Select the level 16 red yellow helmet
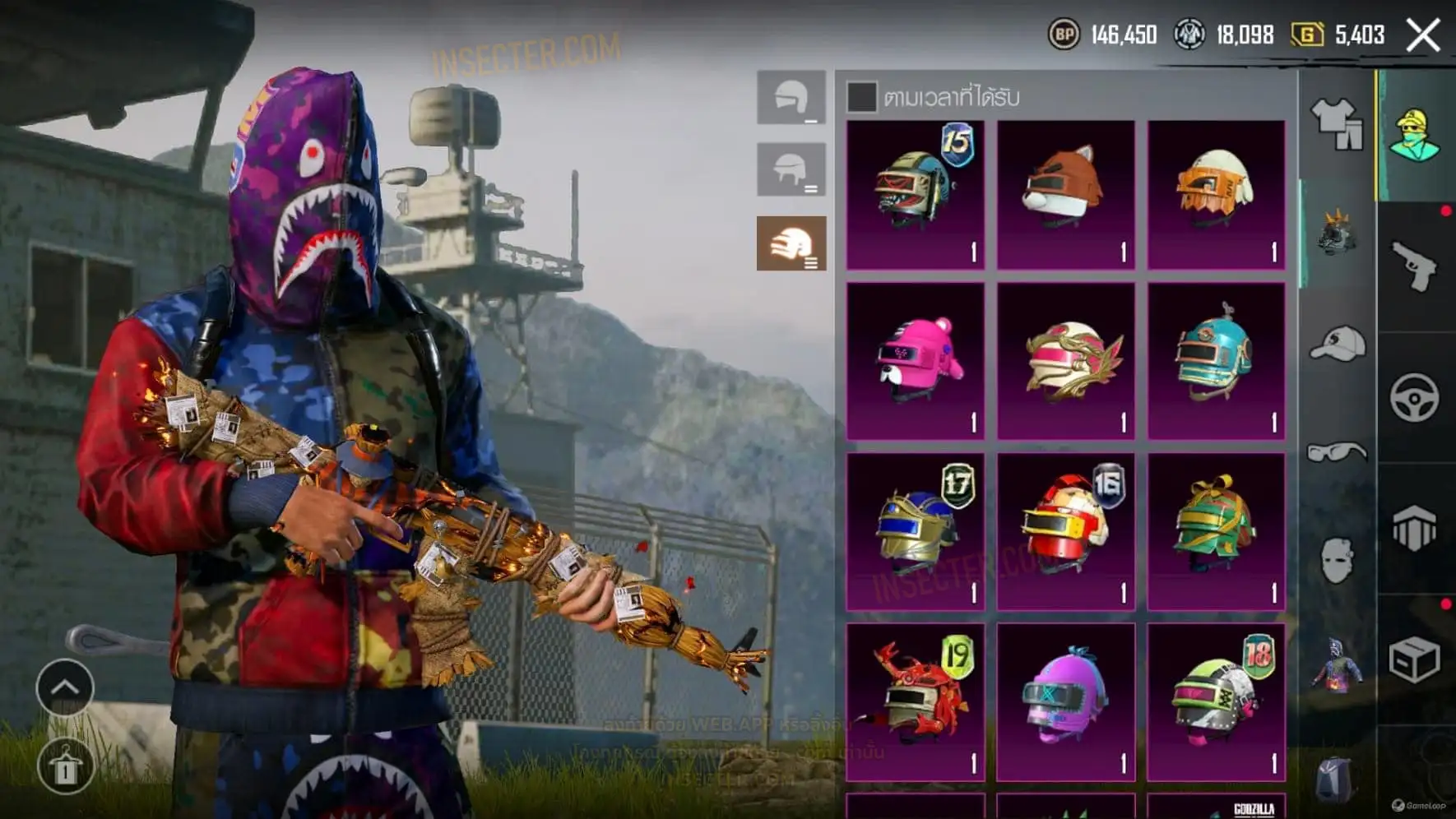The width and height of the screenshot is (1456, 819). pos(1065,531)
